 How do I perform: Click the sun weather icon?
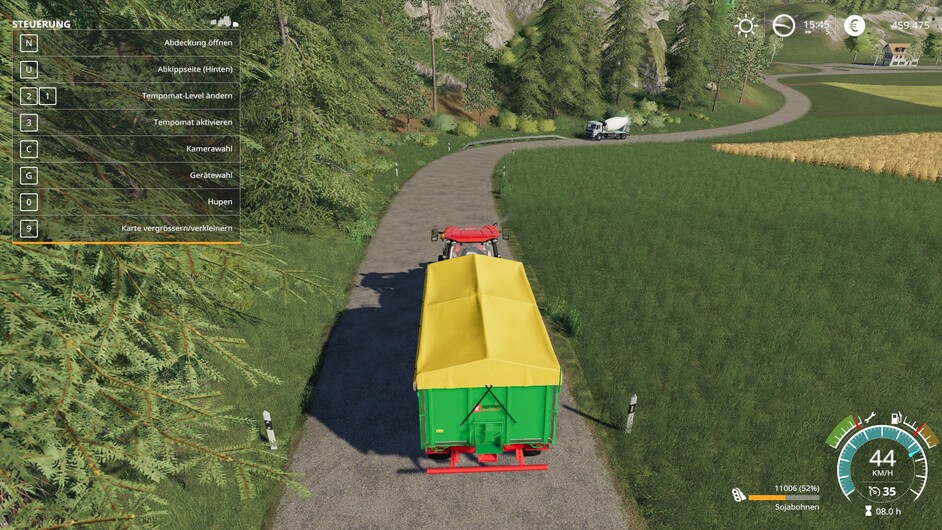pyautogui.click(x=746, y=26)
